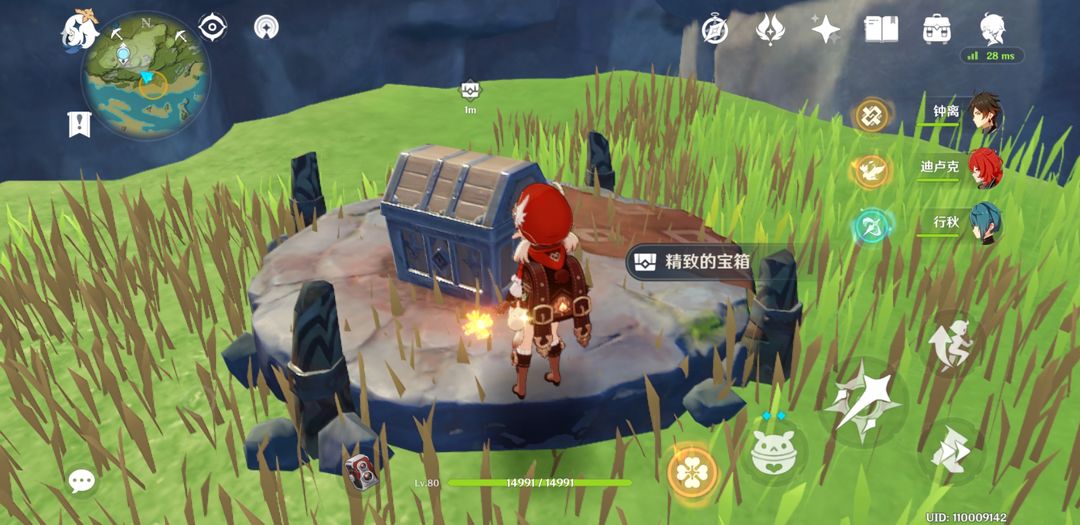Tap the jump button

[949, 343]
